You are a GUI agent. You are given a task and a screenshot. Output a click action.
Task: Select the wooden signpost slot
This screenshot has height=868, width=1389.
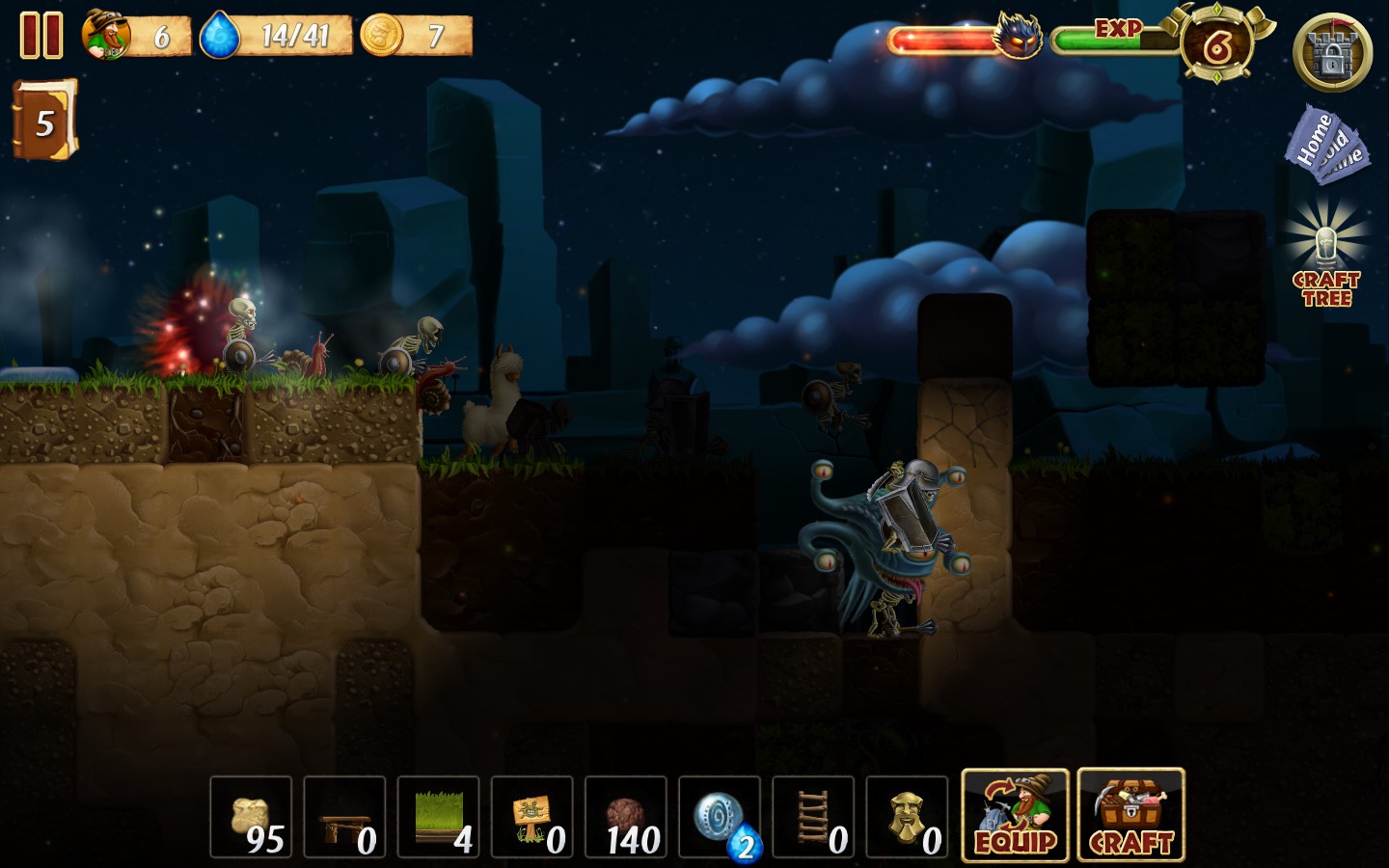tap(531, 817)
